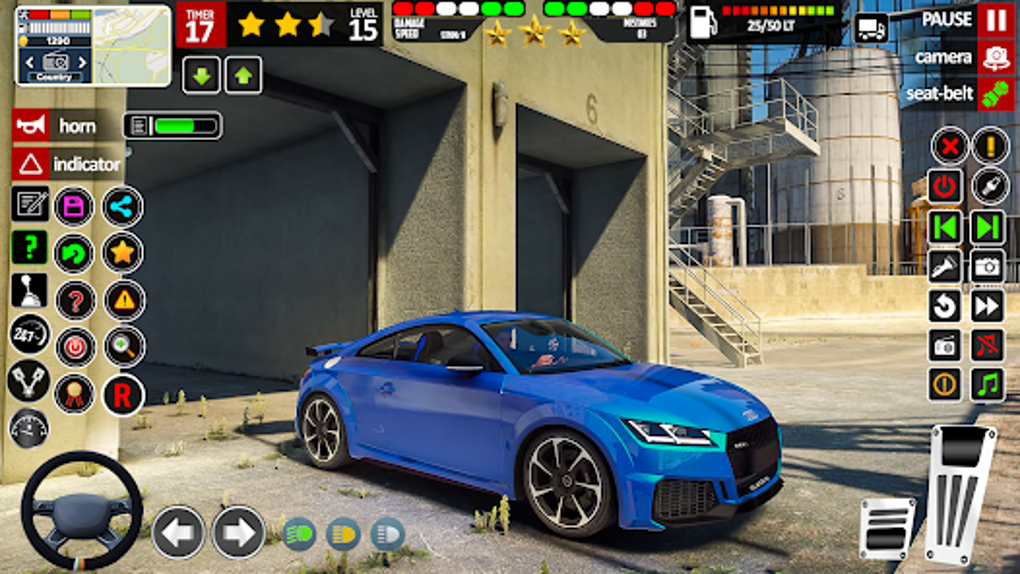Click the green down arrow button
This screenshot has height=574, width=1020.
point(201,75)
